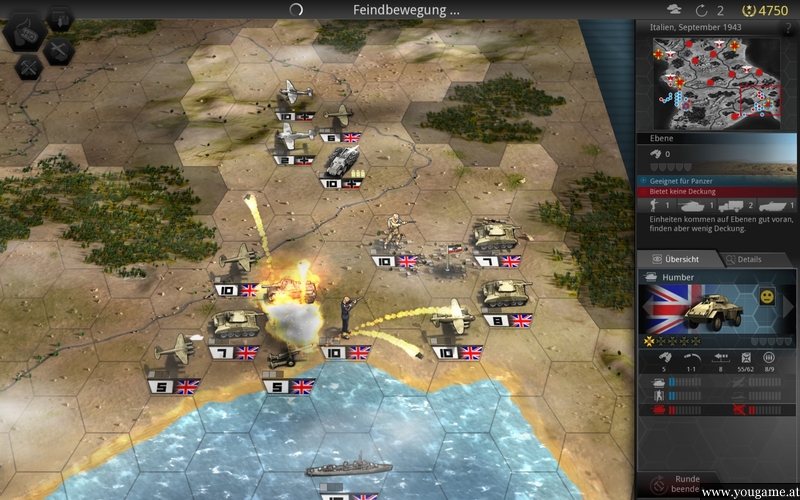Open the crossed tools repair button
The height and width of the screenshot is (500, 800).
pyautogui.click(x=28, y=66)
